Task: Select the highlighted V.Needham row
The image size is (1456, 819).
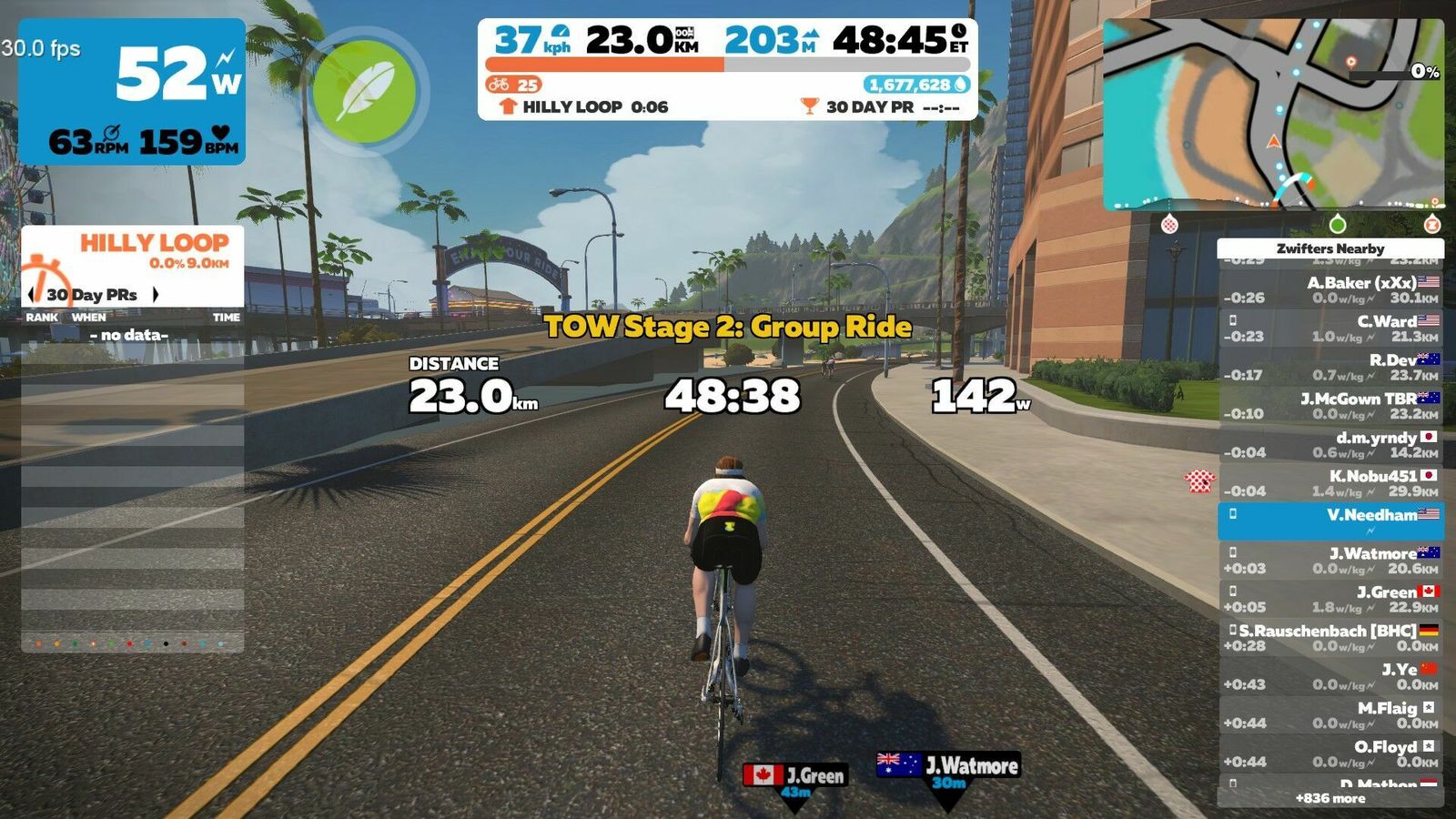Action: pyautogui.click(x=1330, y=521)
